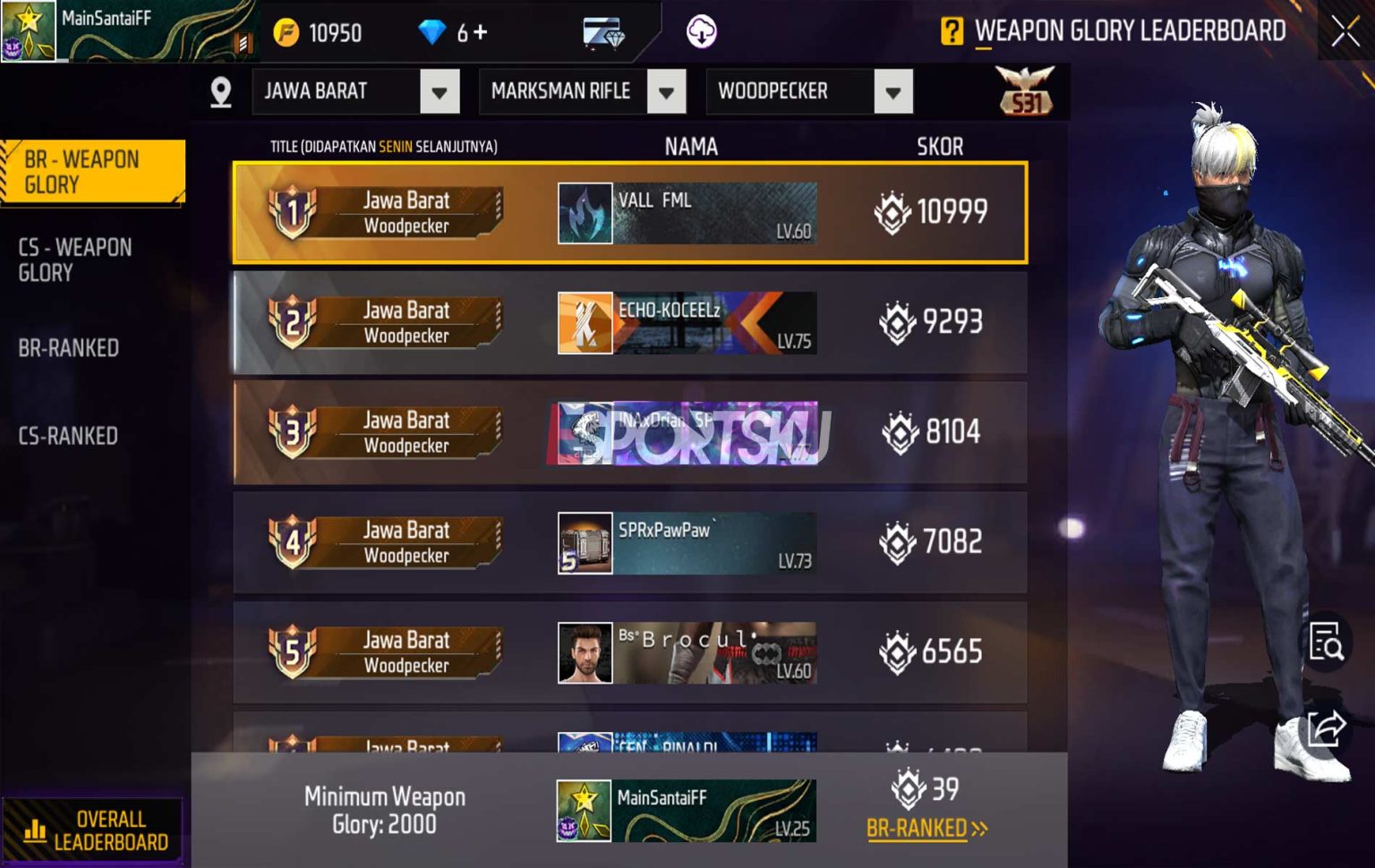Click the BR-RANKED link at bottom

coord(928,830)
